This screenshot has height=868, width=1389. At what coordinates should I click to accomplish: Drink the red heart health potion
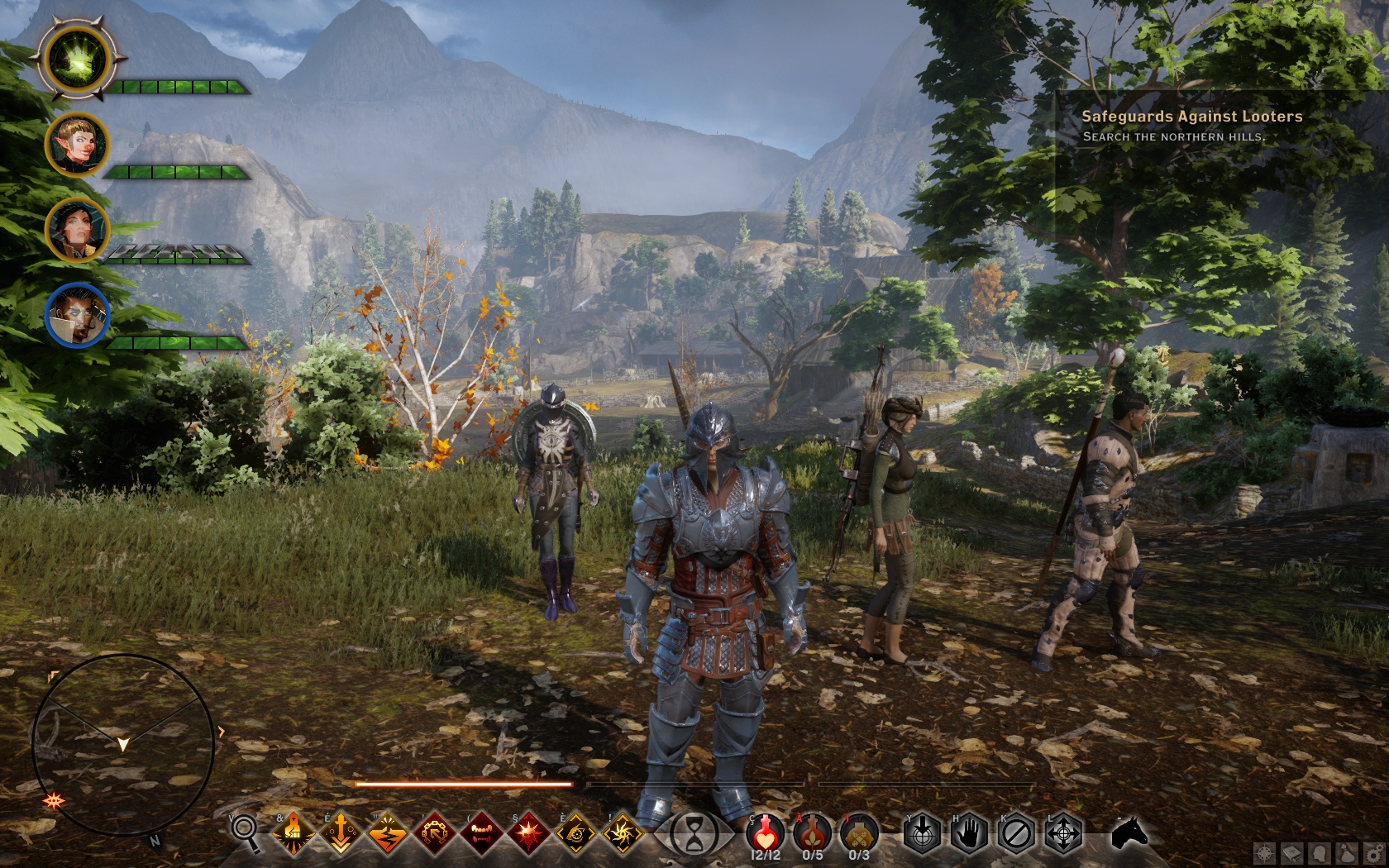coord(766,832)
